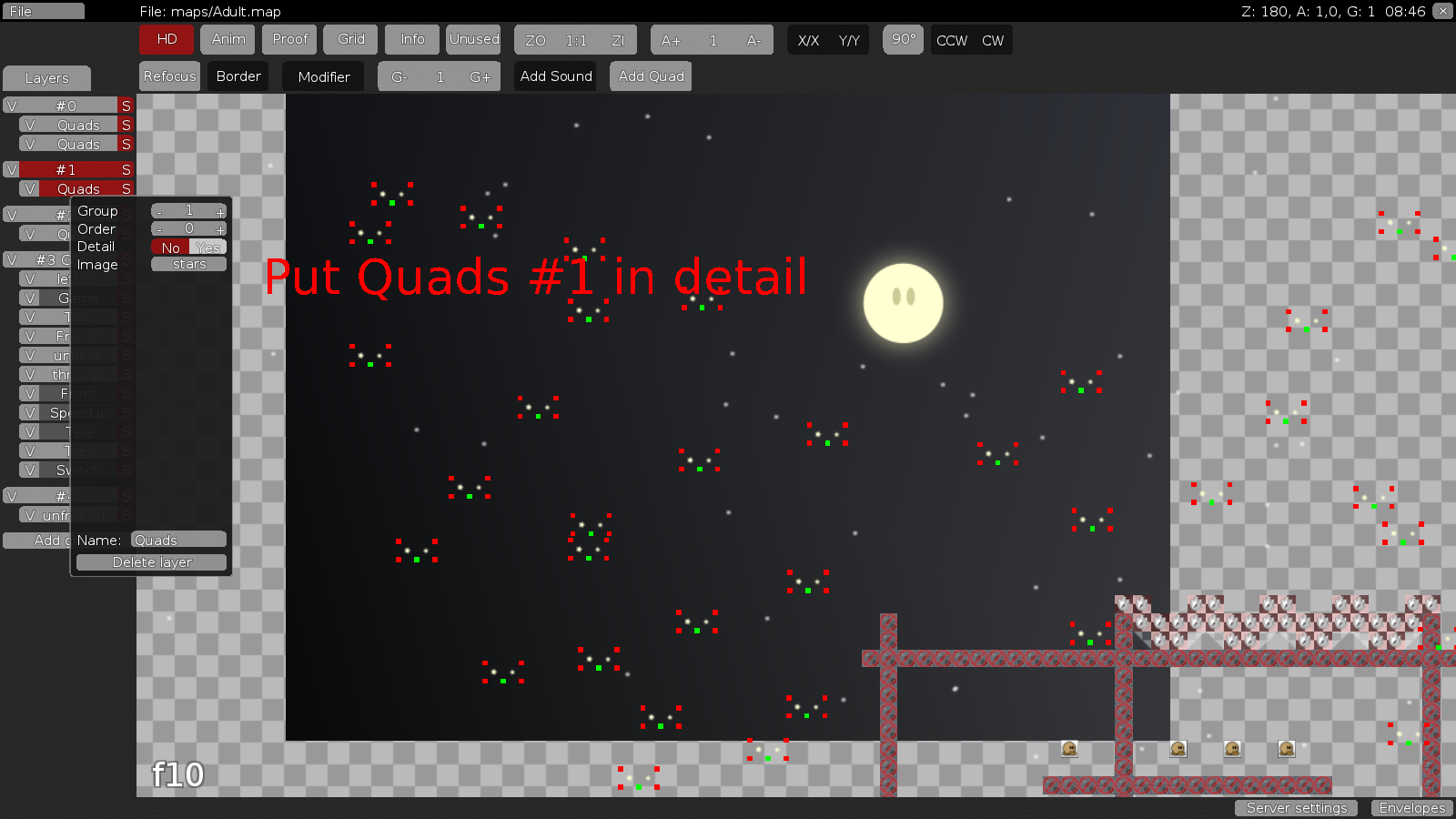Add a new quad with Add Quad
The width and height of the screenshot is (1456, 819).
point(651,76)
